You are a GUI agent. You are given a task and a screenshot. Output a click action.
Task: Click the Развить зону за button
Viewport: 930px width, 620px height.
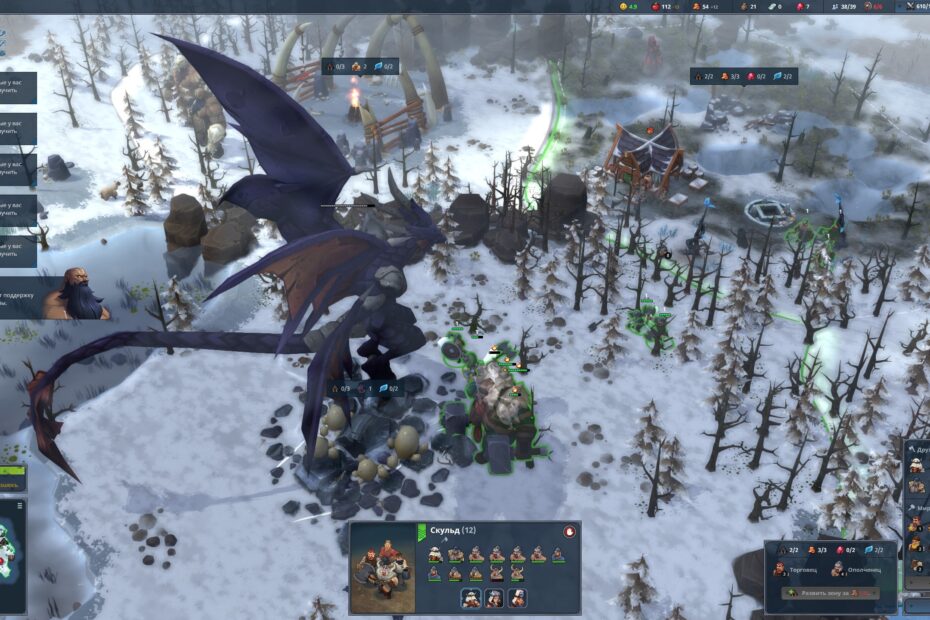(829, 593)
